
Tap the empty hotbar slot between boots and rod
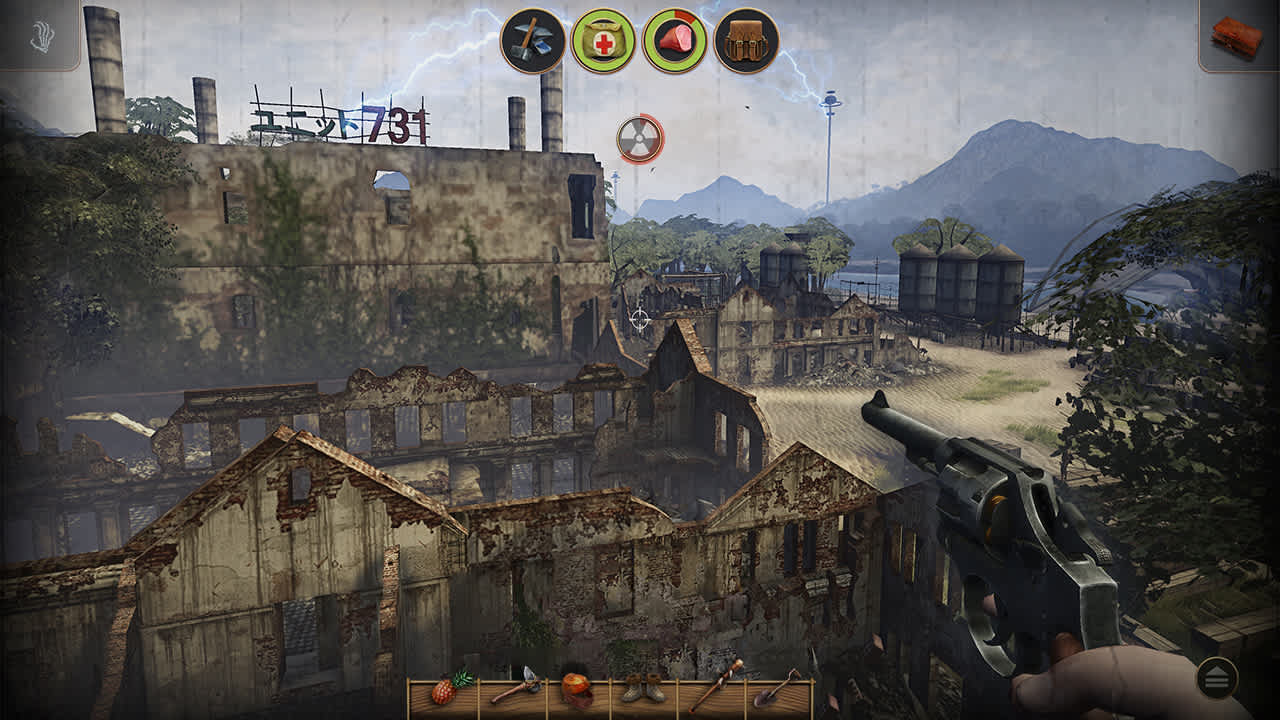click(678, 692)
